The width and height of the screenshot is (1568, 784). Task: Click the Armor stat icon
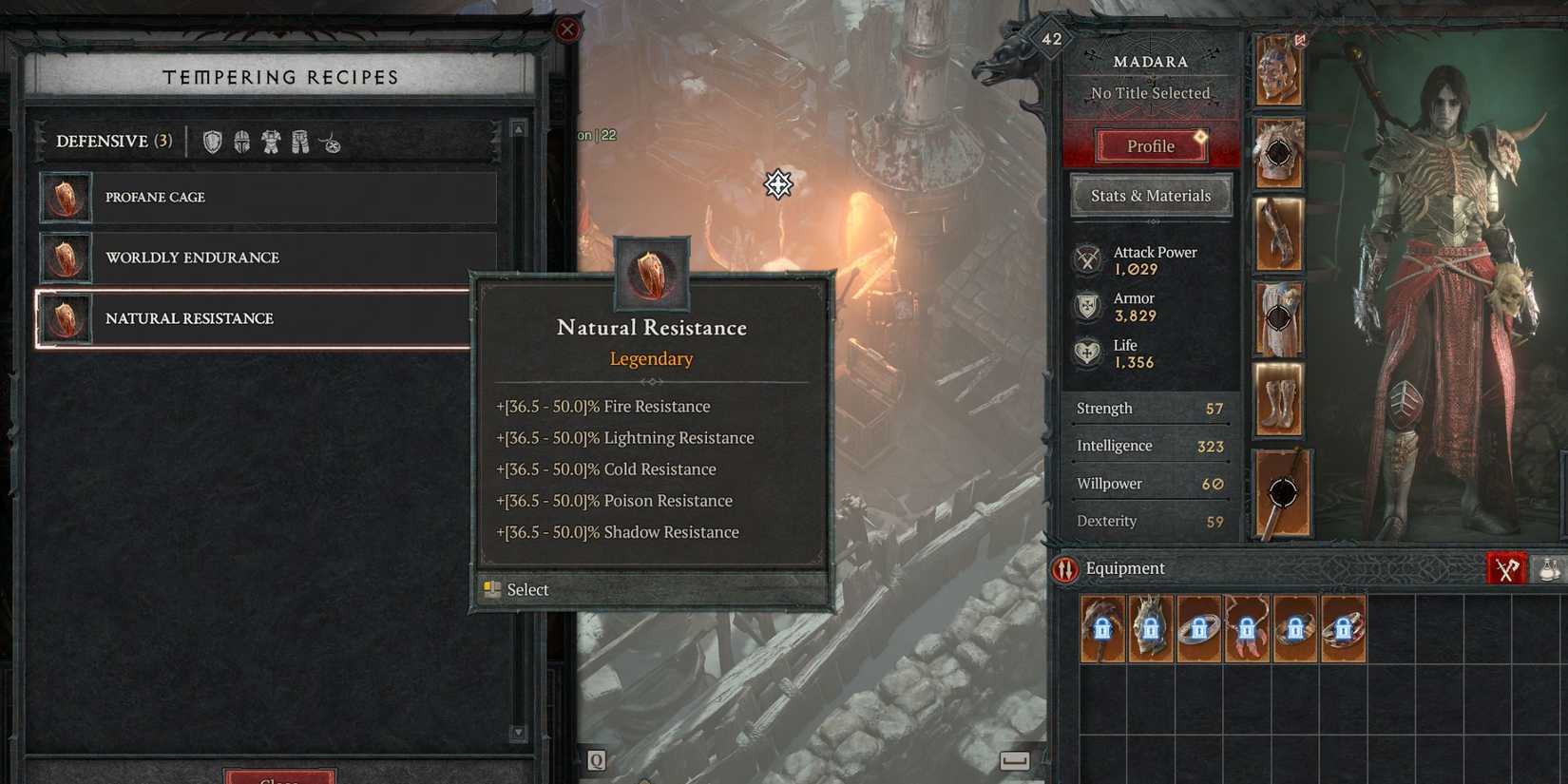pos(1087,305)
